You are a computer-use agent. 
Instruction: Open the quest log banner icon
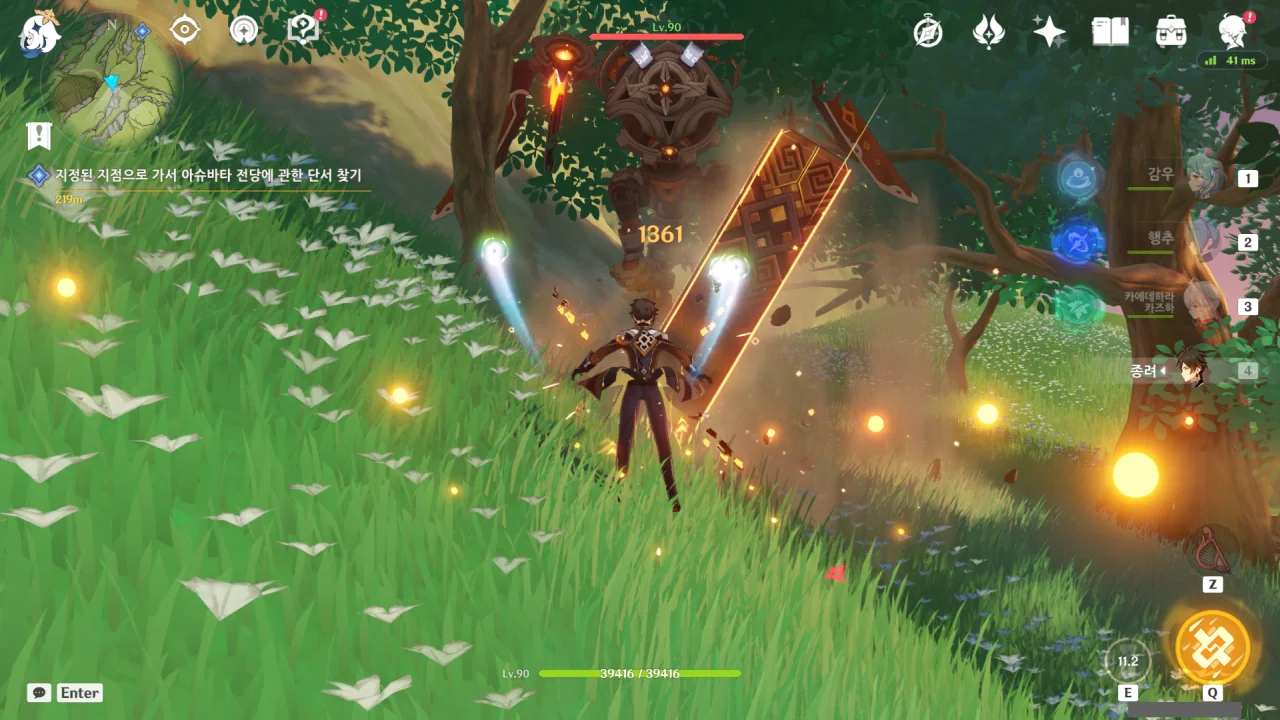tap(39, 135)
